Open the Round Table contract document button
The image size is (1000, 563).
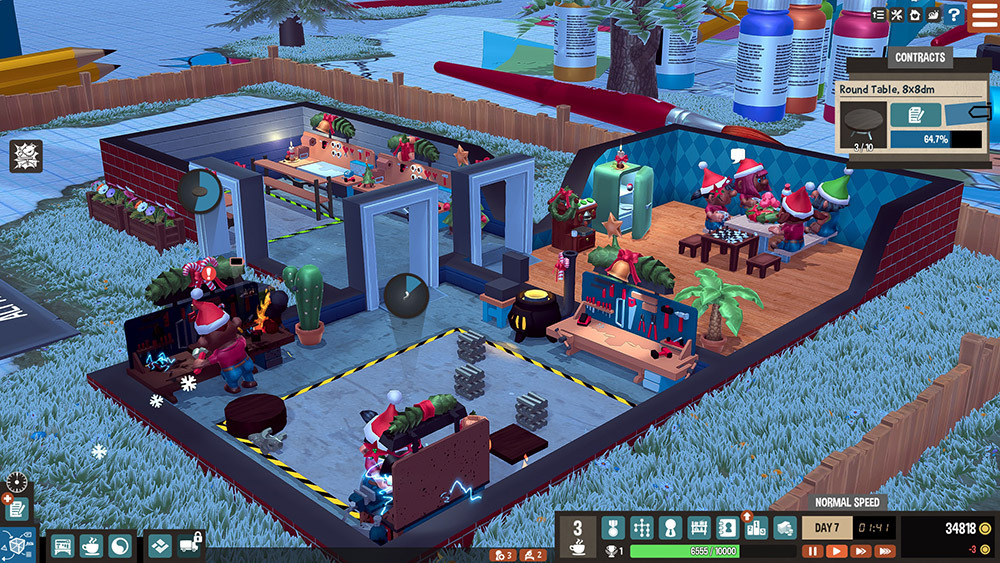click(915, 115)
